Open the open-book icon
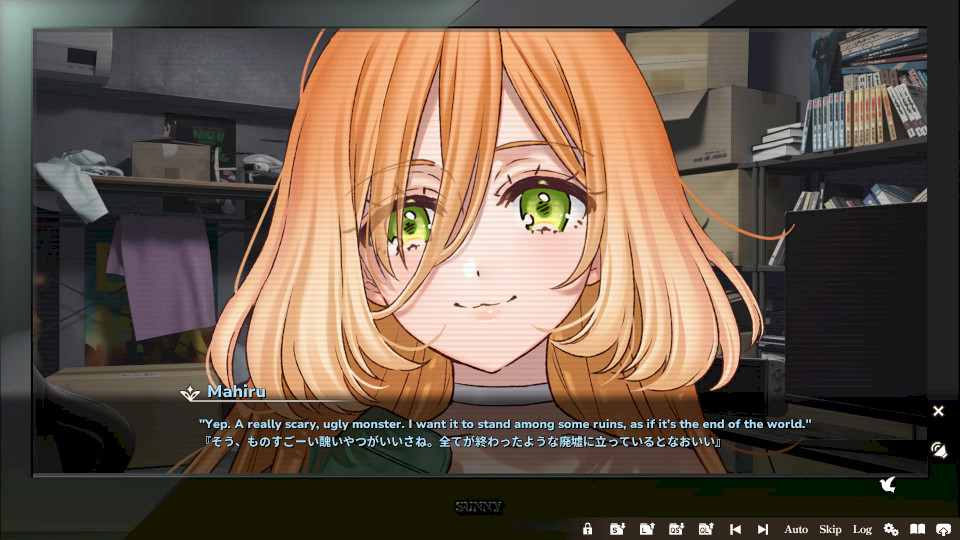The image size is (960, 540). pos(917,529)
